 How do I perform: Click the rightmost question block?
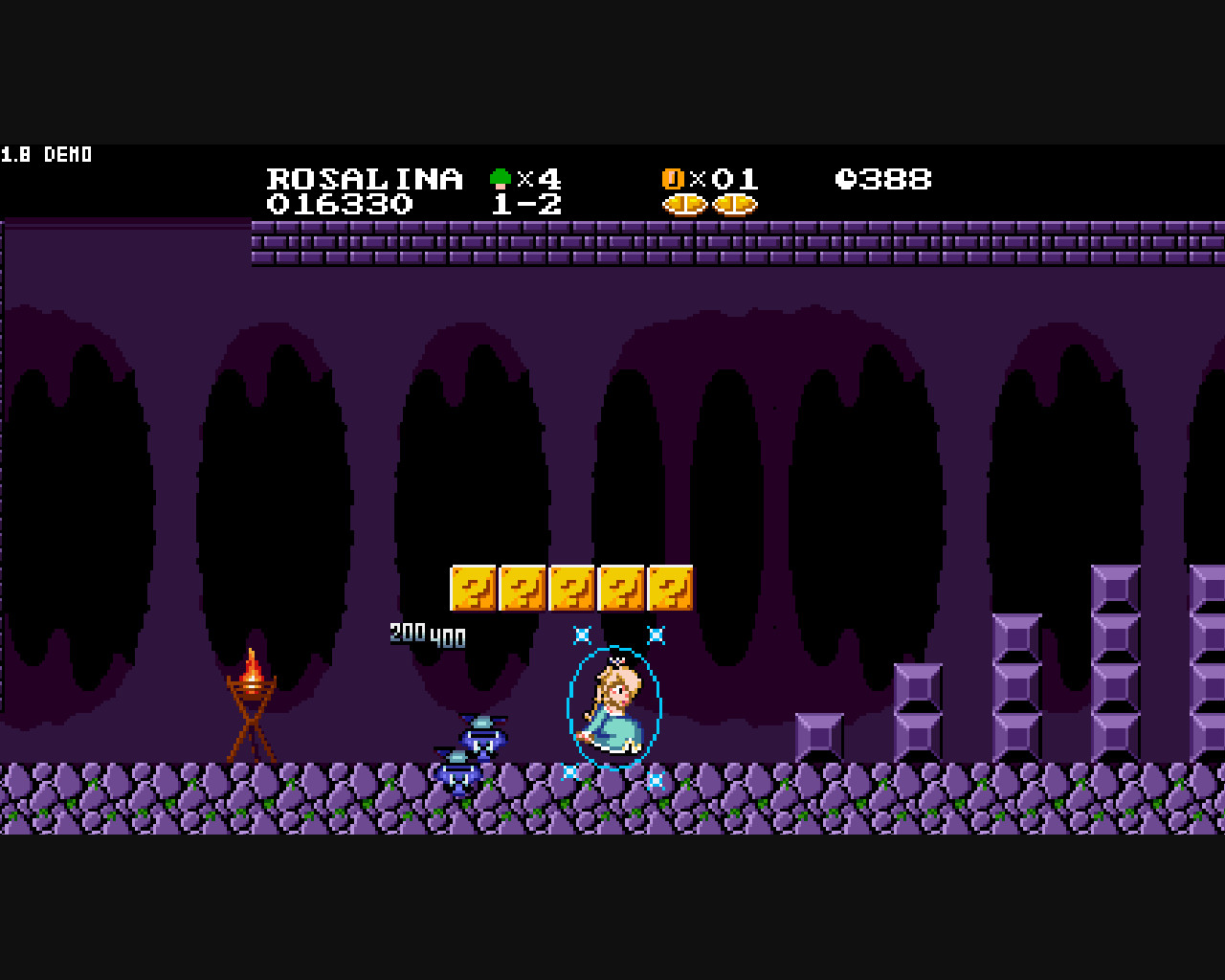click(670, 586)
